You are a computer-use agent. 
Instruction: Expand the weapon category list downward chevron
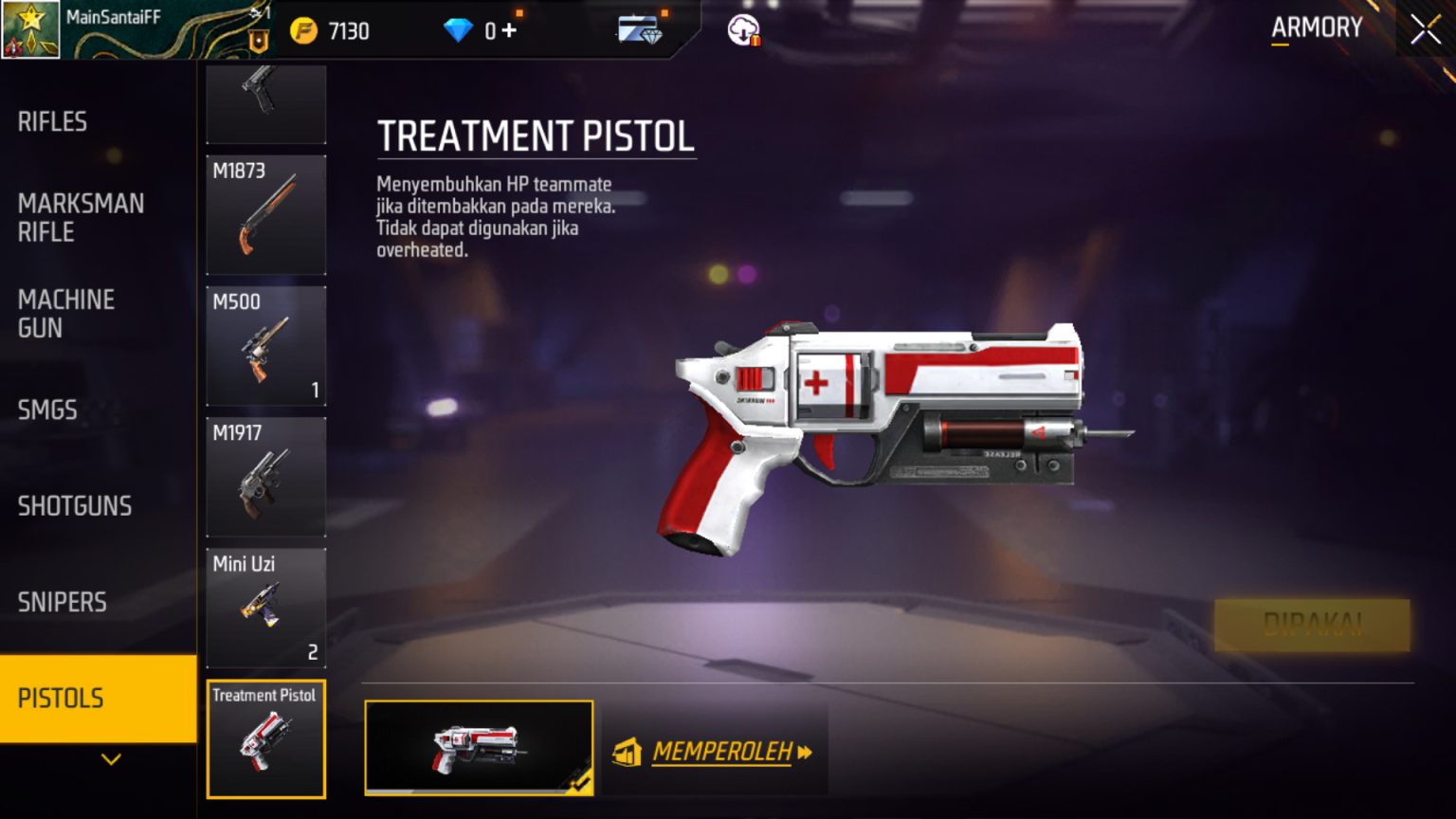tap(113, 759)
